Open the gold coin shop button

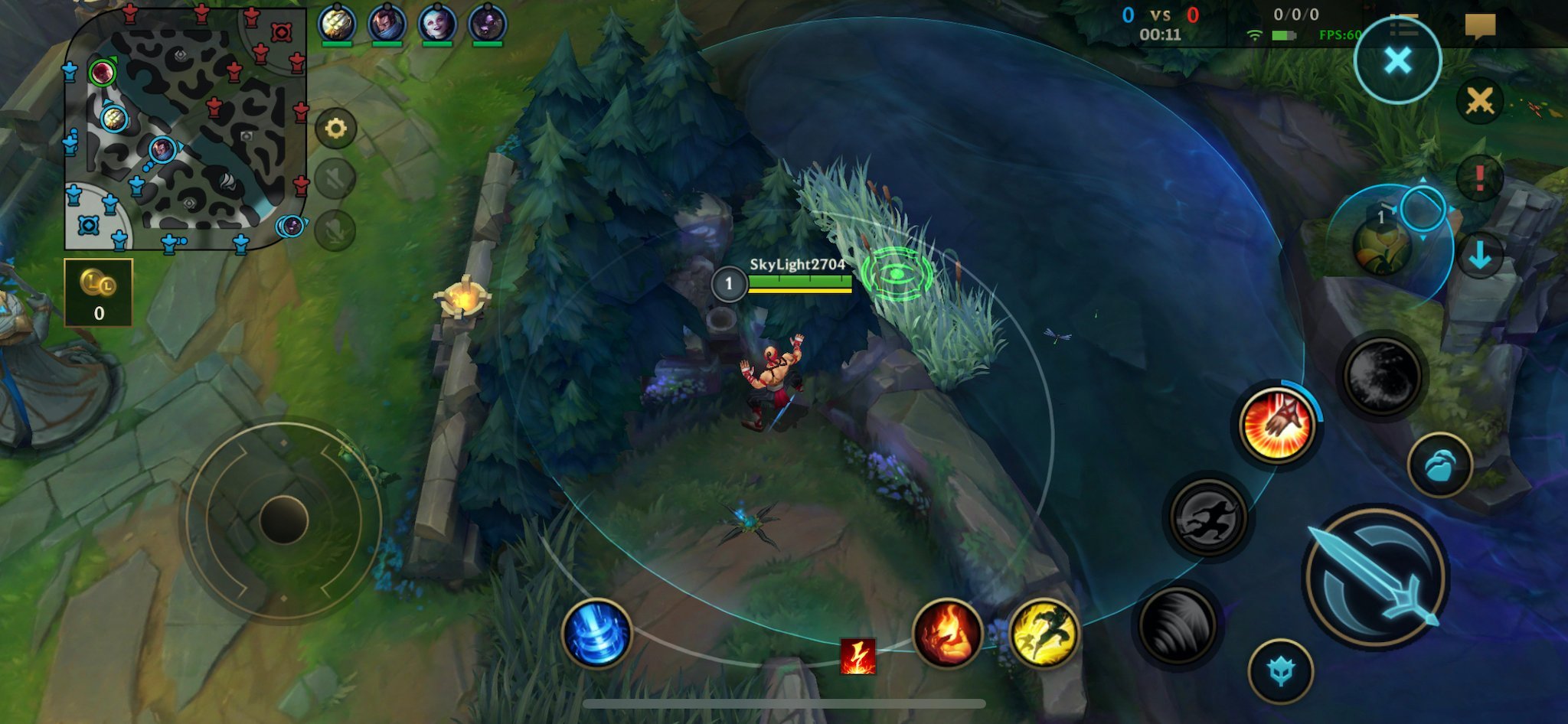[99, 292]
